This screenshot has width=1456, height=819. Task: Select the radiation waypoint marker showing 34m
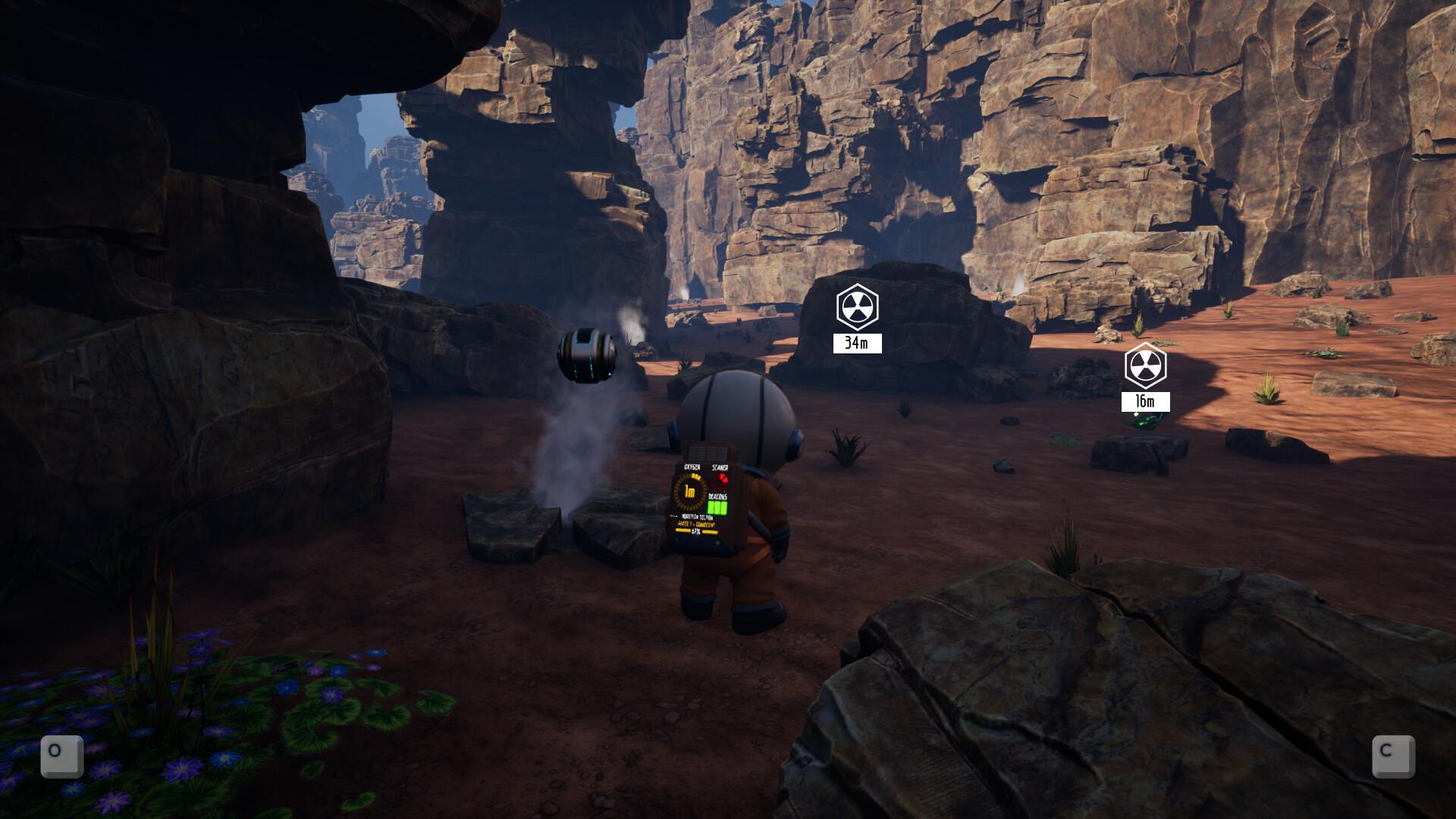(x=857, y=309)
